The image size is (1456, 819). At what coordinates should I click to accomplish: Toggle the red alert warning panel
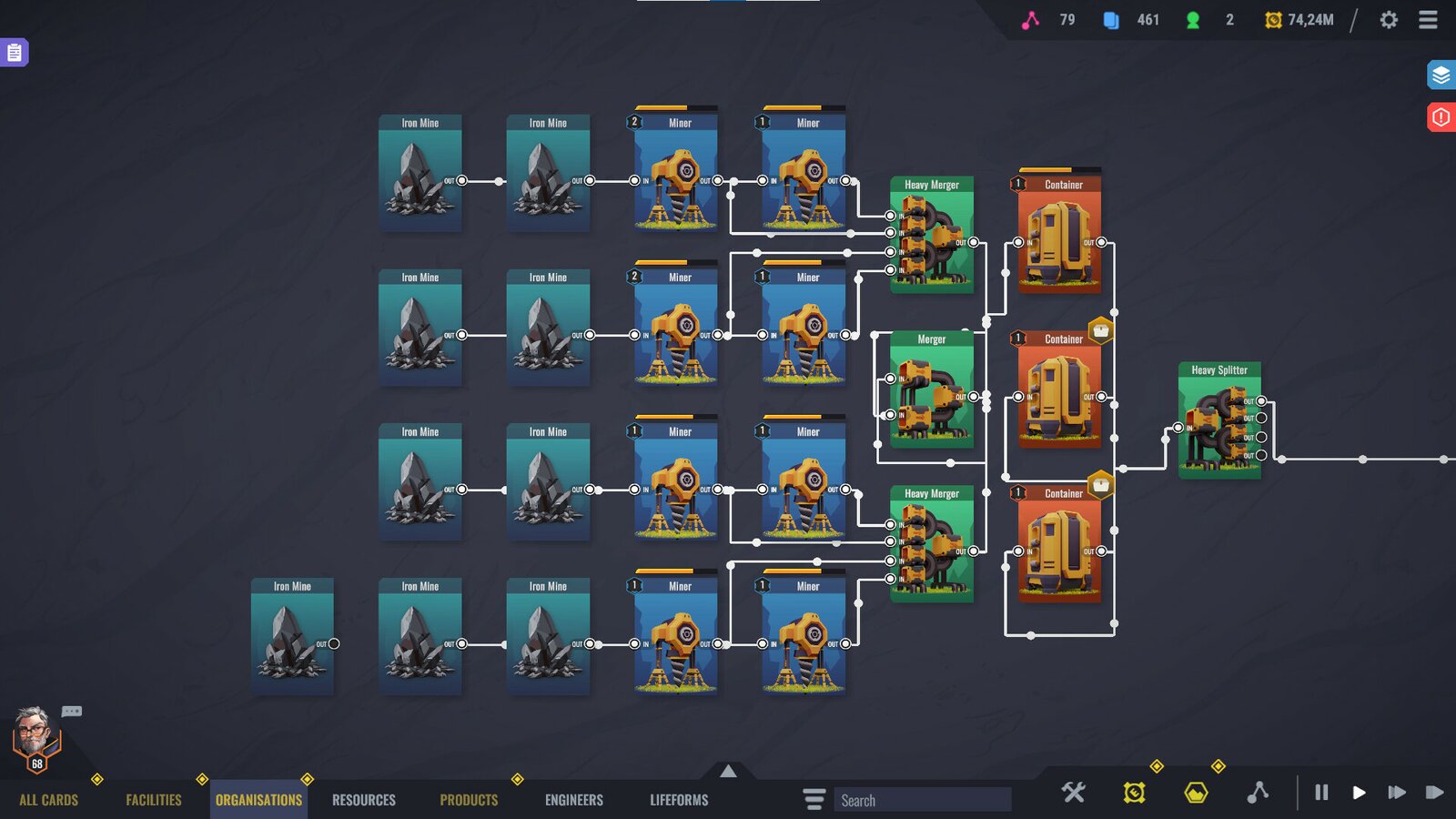pos(1441,116)
